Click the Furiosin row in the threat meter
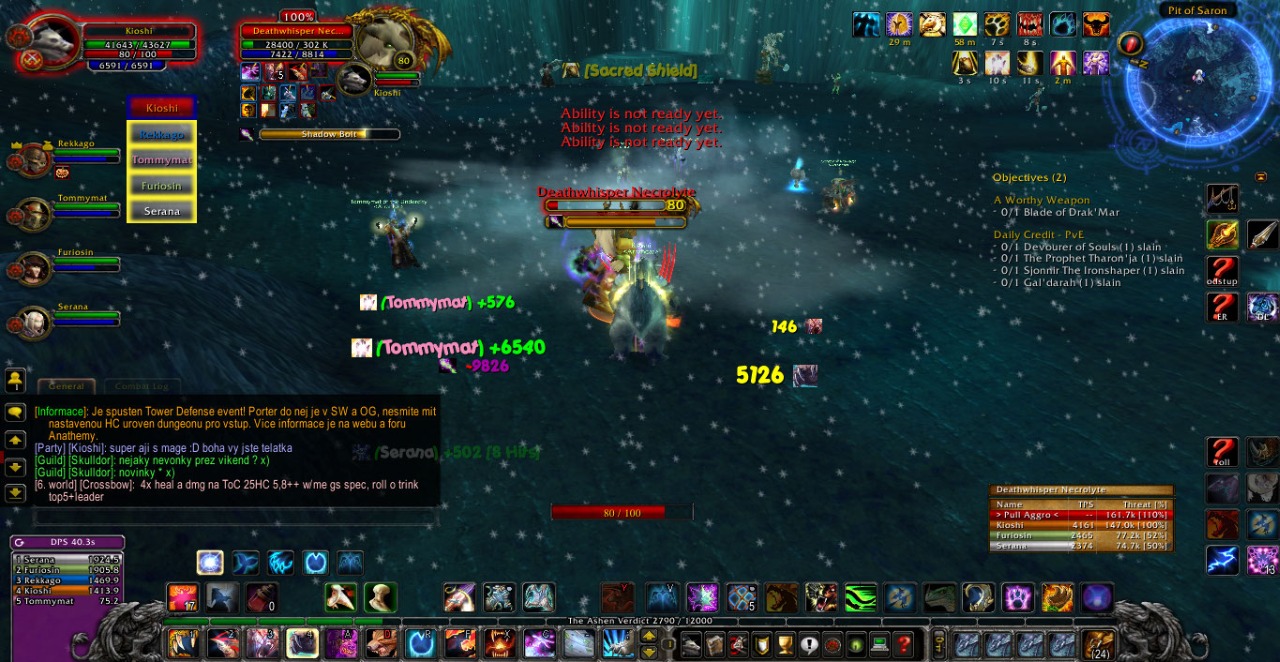 click(1080, 535)
